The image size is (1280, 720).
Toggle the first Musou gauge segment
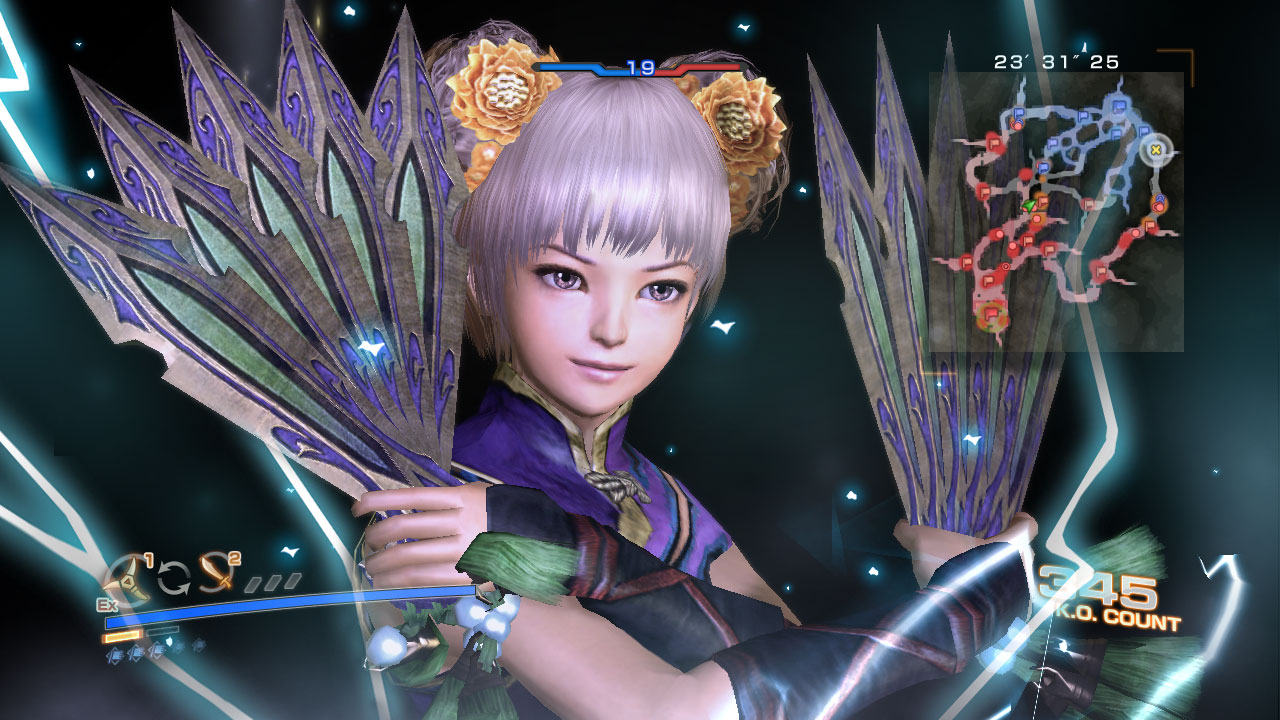tap(253, 584)
